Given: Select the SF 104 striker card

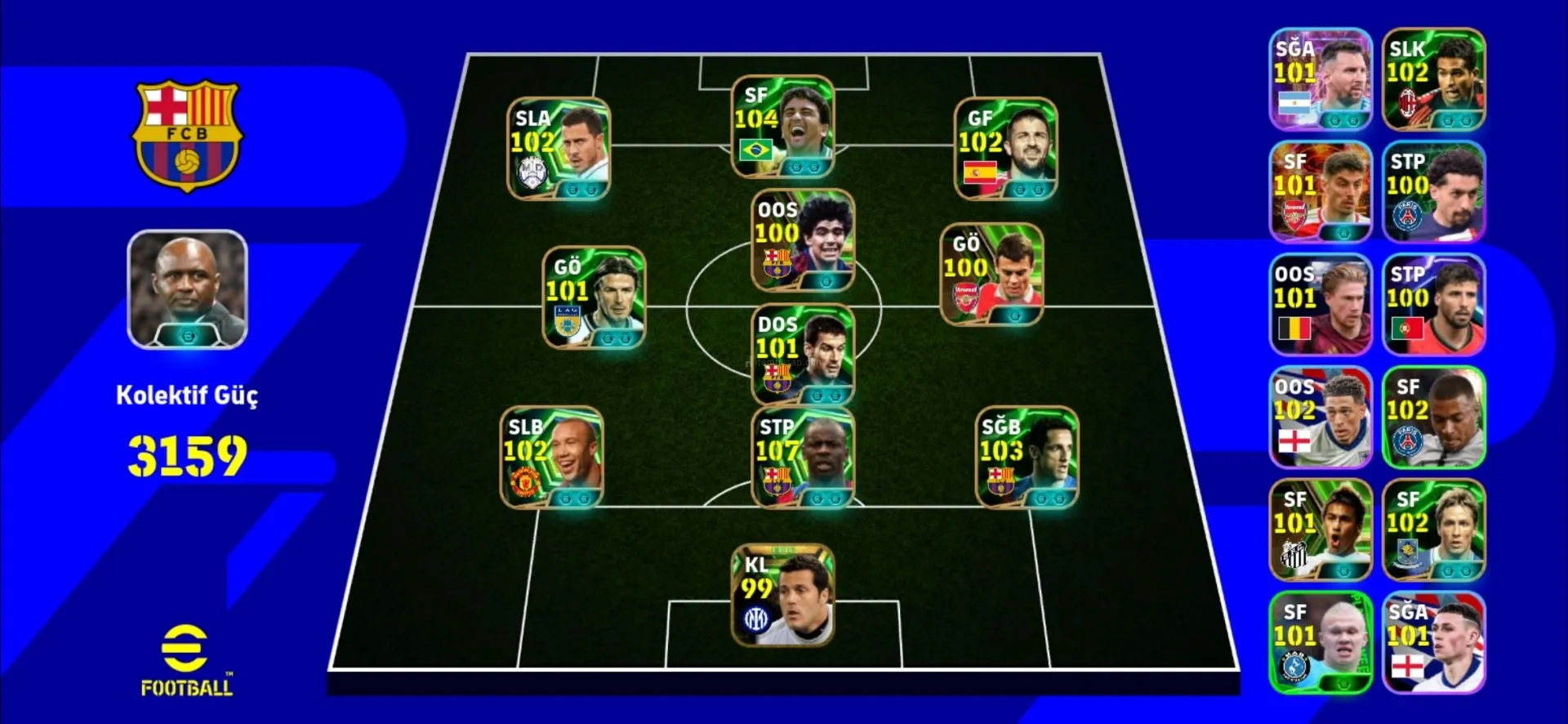Looking at the screenshot, I should pos(782,127).
